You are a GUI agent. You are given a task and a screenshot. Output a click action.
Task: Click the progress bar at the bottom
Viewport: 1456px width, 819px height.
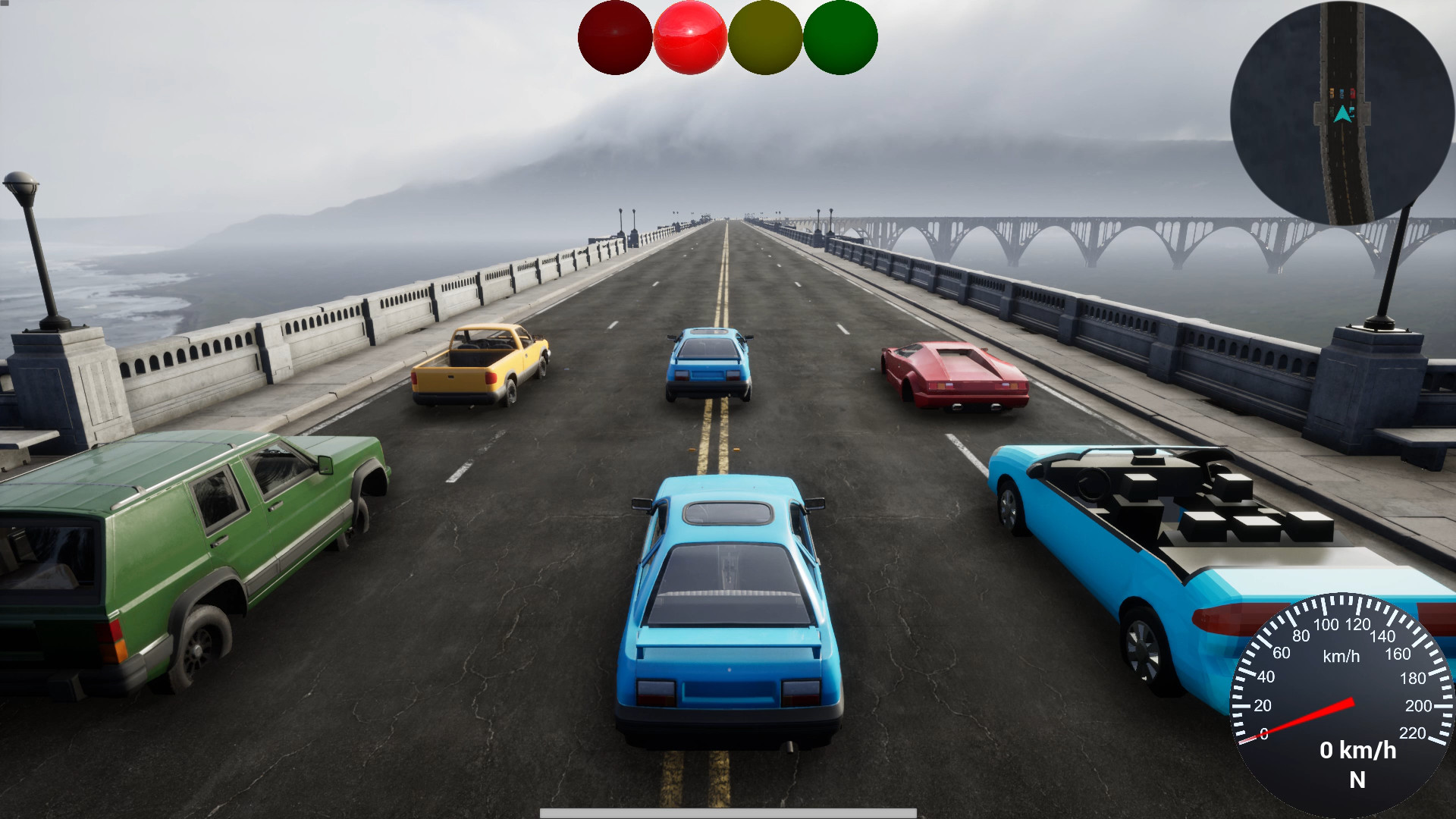point(726,814)
